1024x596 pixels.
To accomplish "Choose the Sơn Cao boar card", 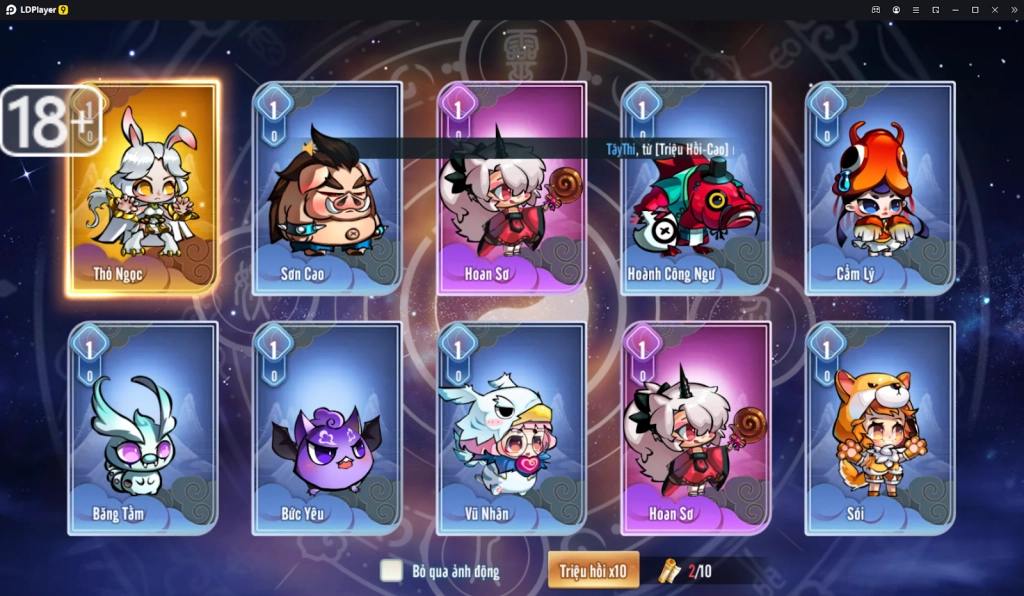I will pos(327,190).
